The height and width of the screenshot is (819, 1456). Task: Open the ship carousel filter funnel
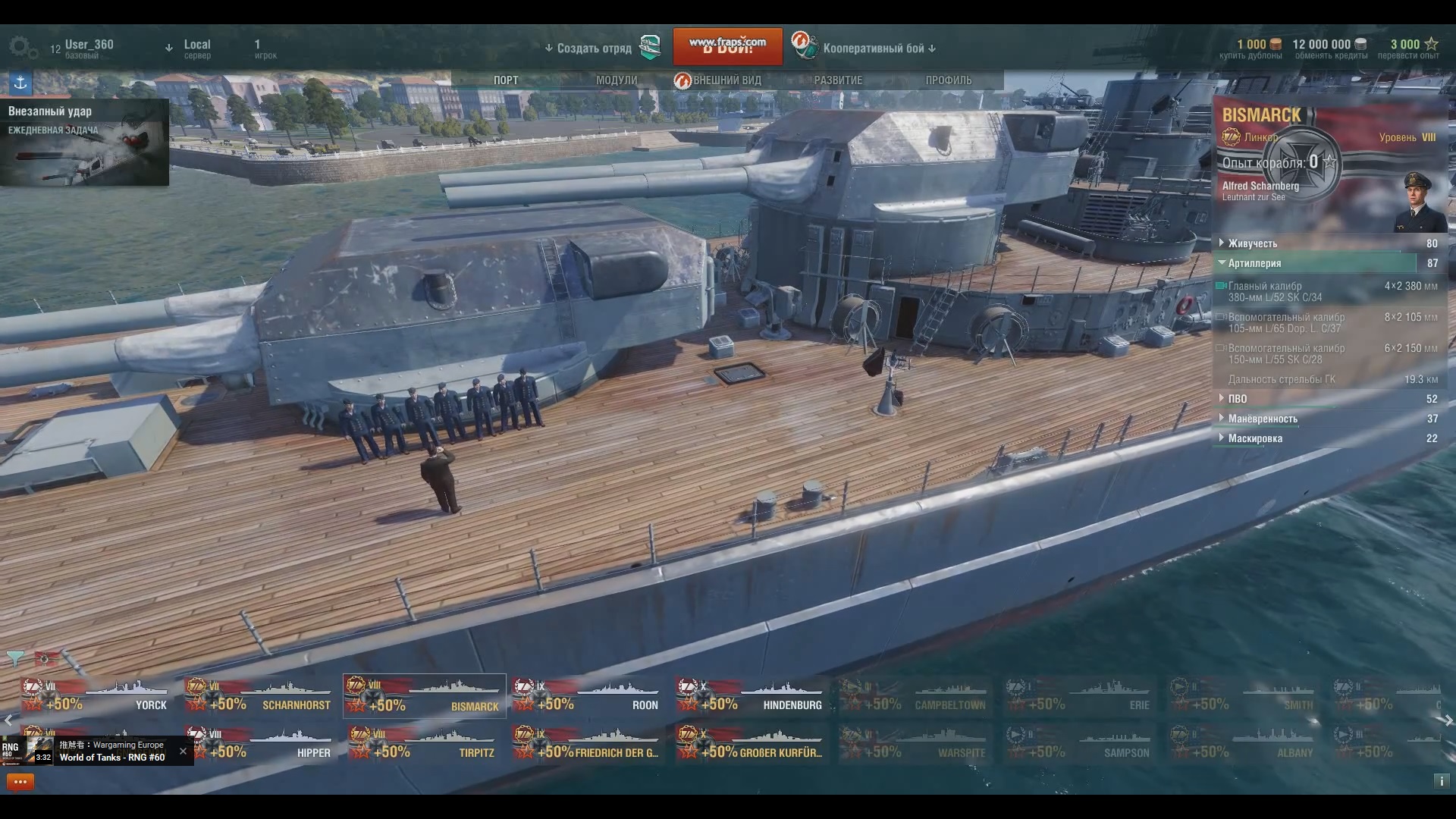(14, 658)
